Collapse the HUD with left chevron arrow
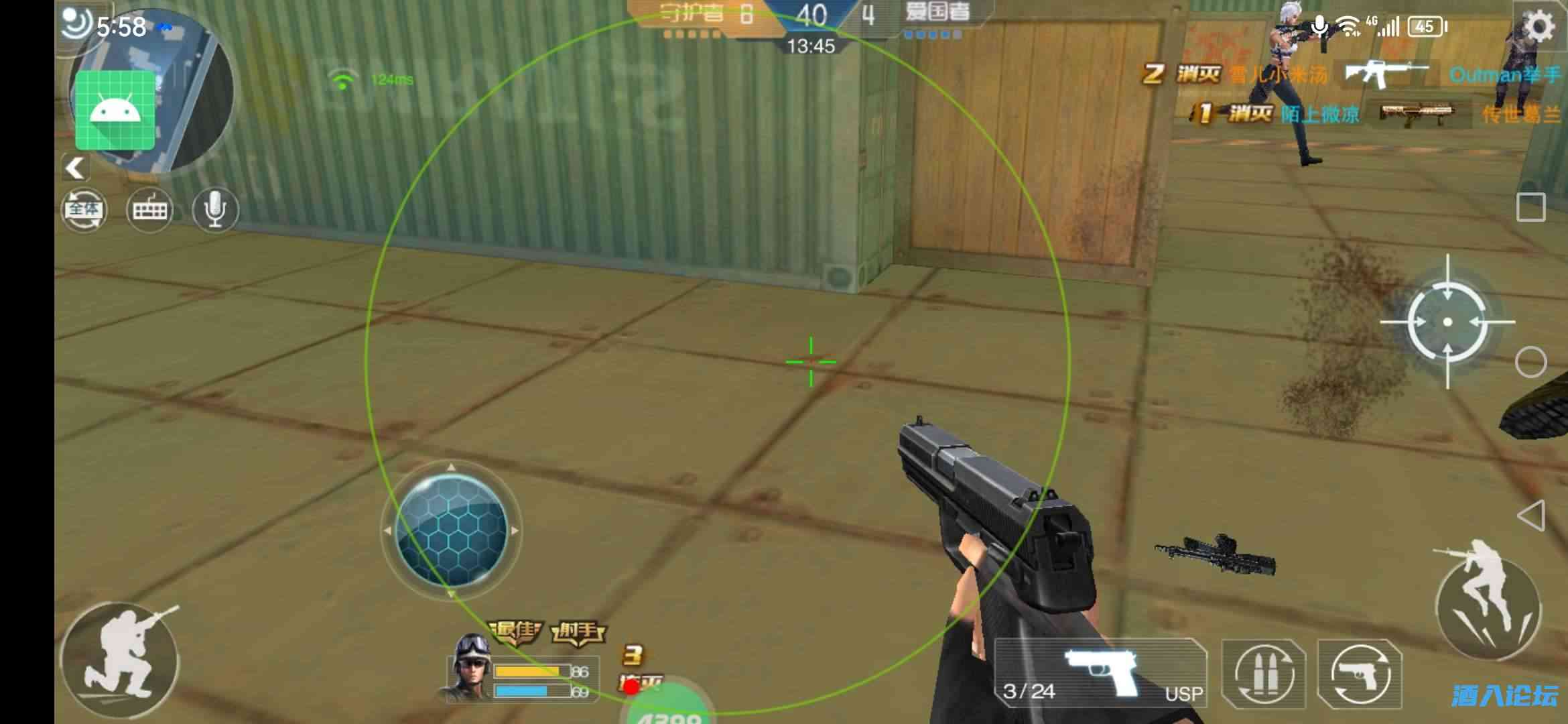The image size is (1568, 724). pos(76,167)
